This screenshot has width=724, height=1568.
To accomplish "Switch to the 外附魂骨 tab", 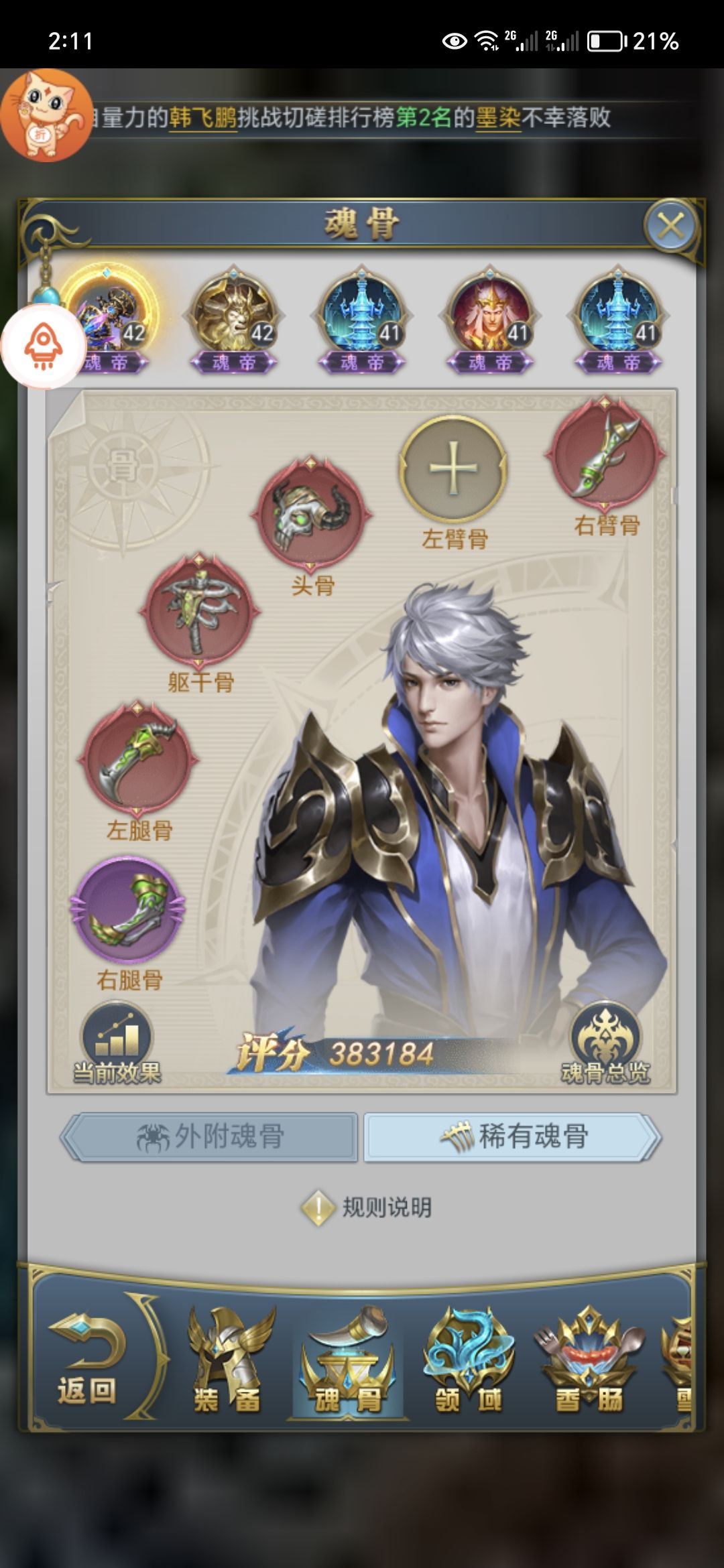I will (x=210, y=1136).
